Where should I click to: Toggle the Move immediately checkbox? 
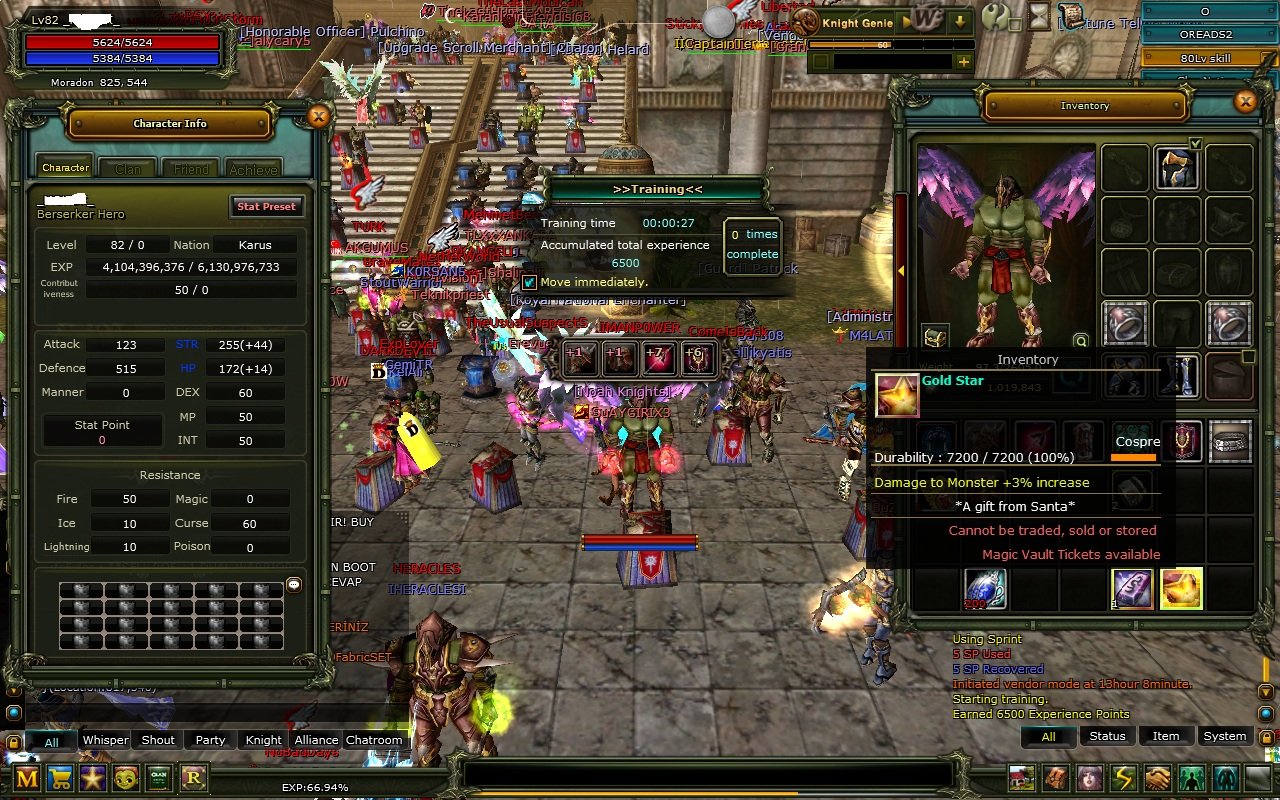[x=530, y=282]
